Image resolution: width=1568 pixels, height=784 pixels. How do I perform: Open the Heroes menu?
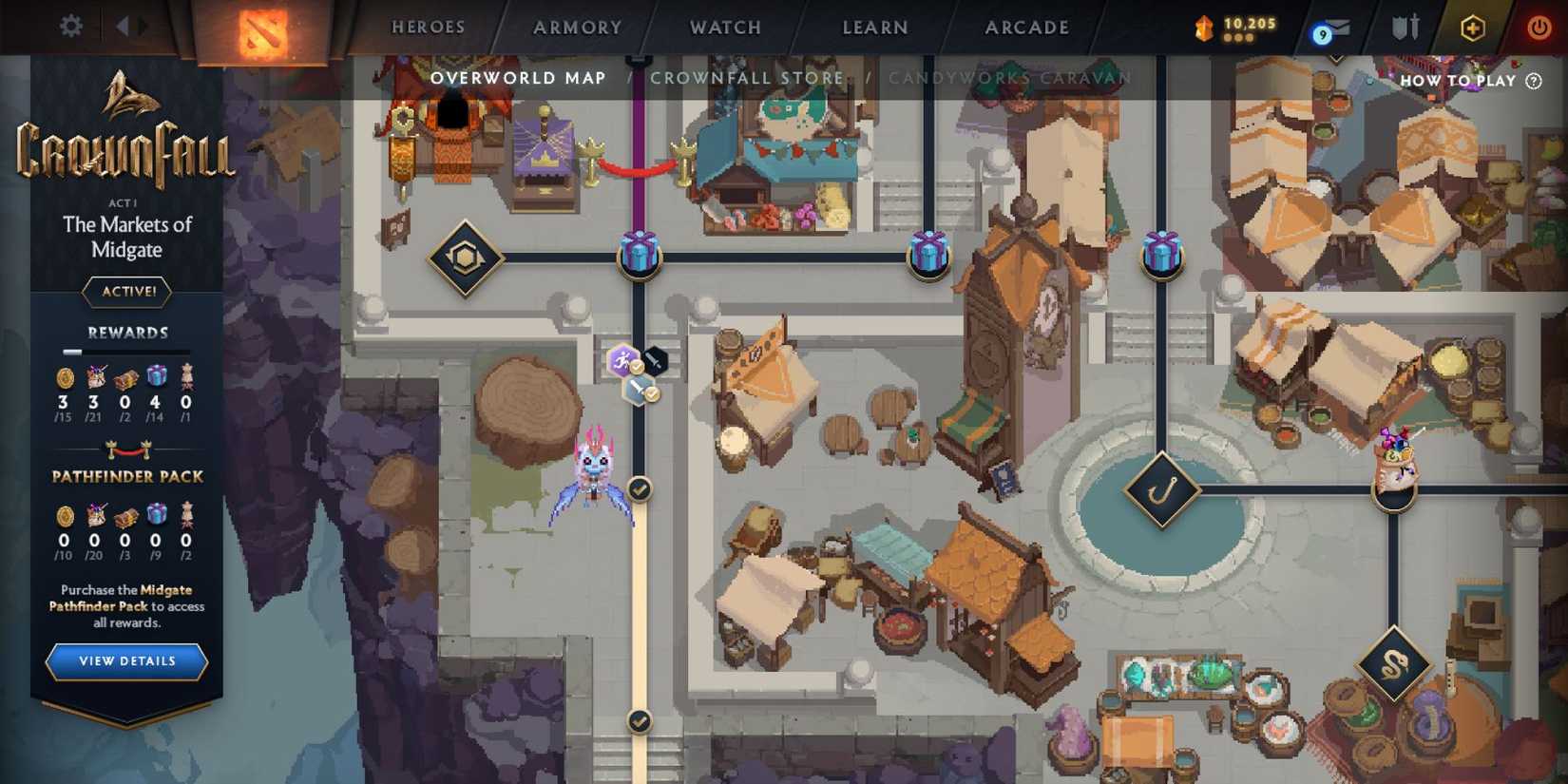428,28
